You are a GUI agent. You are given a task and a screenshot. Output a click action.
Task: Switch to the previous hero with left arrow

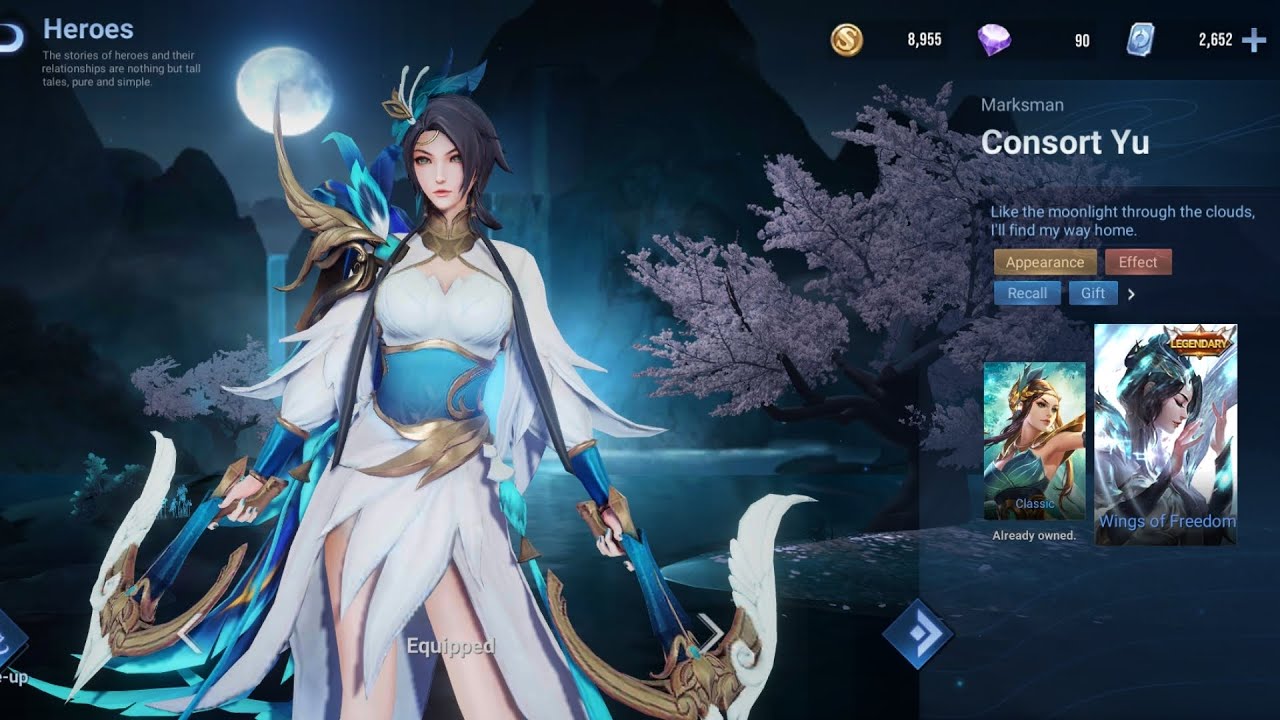[x=188, y=633]
